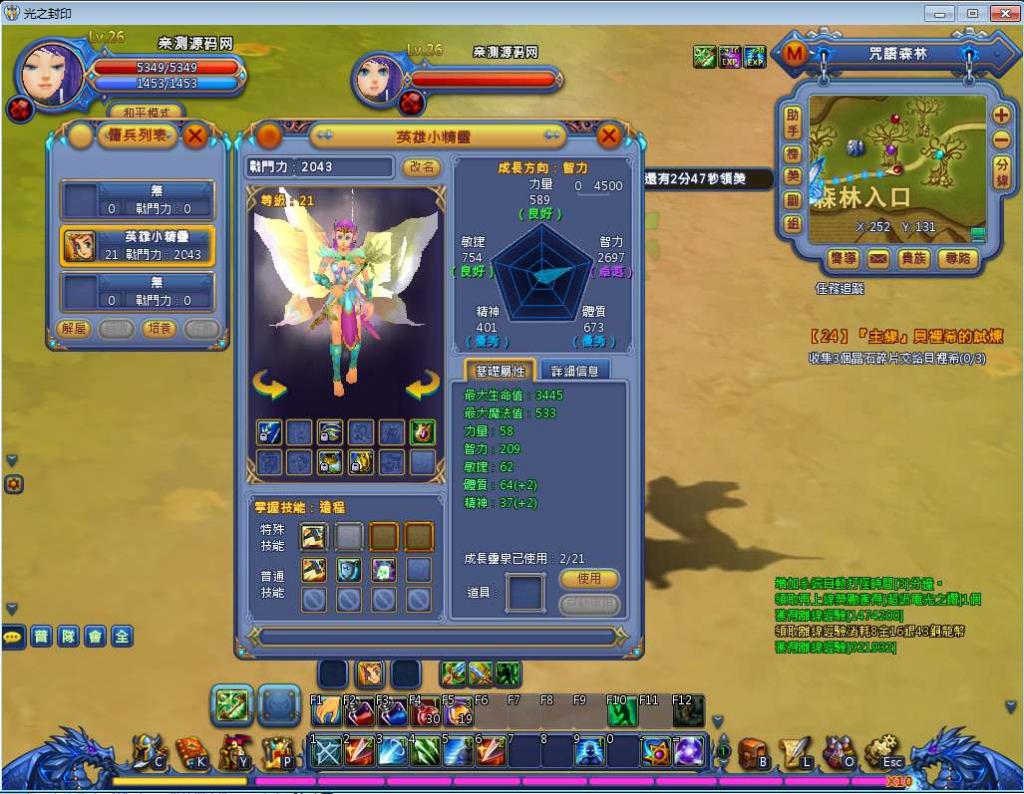Open the world map via the M button
This screenshot has width=1024, height=794.
point(795,54)
